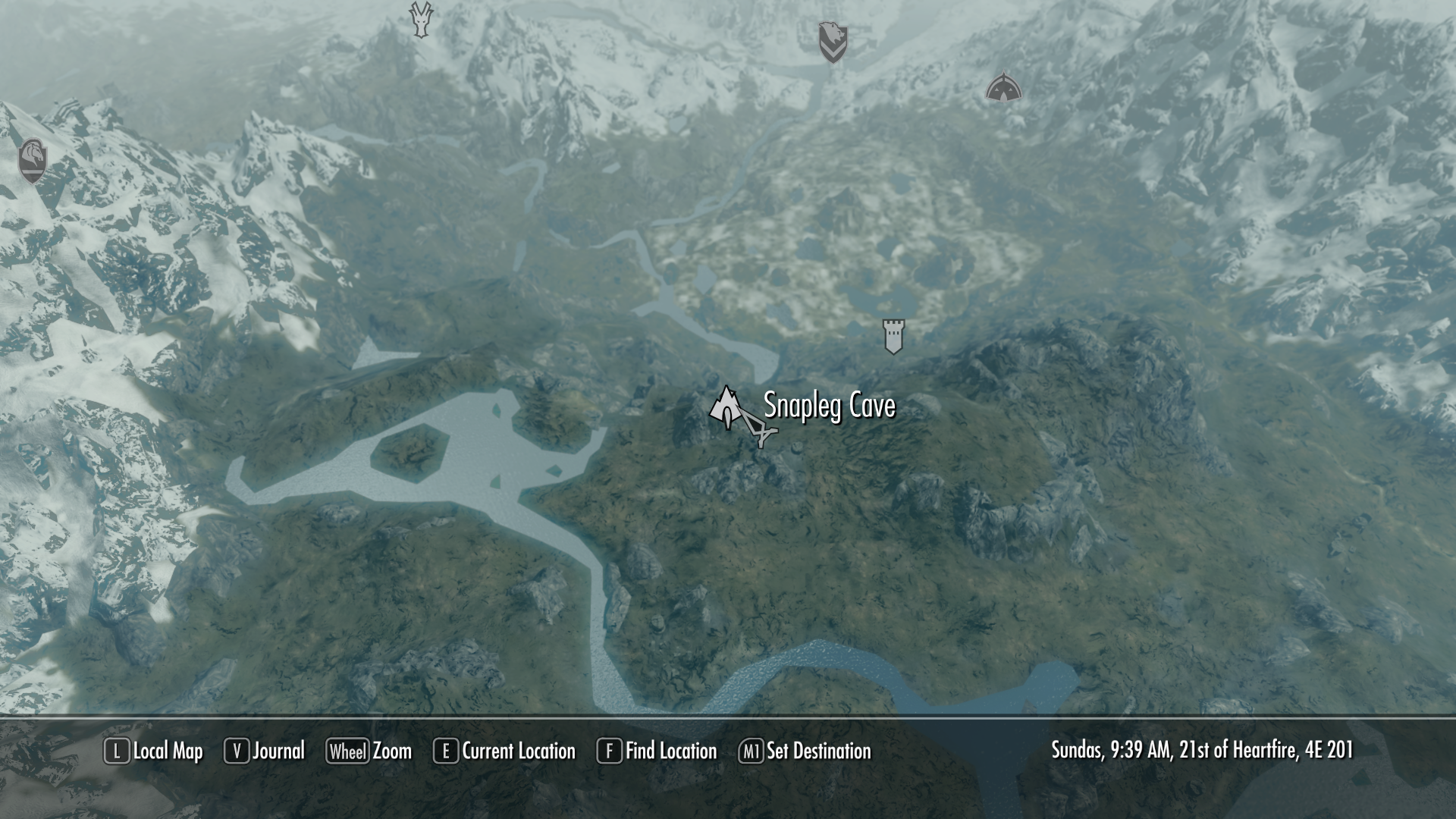
Task: Select the dome-shaped camp marker
Action: [x=1003, y=89]
